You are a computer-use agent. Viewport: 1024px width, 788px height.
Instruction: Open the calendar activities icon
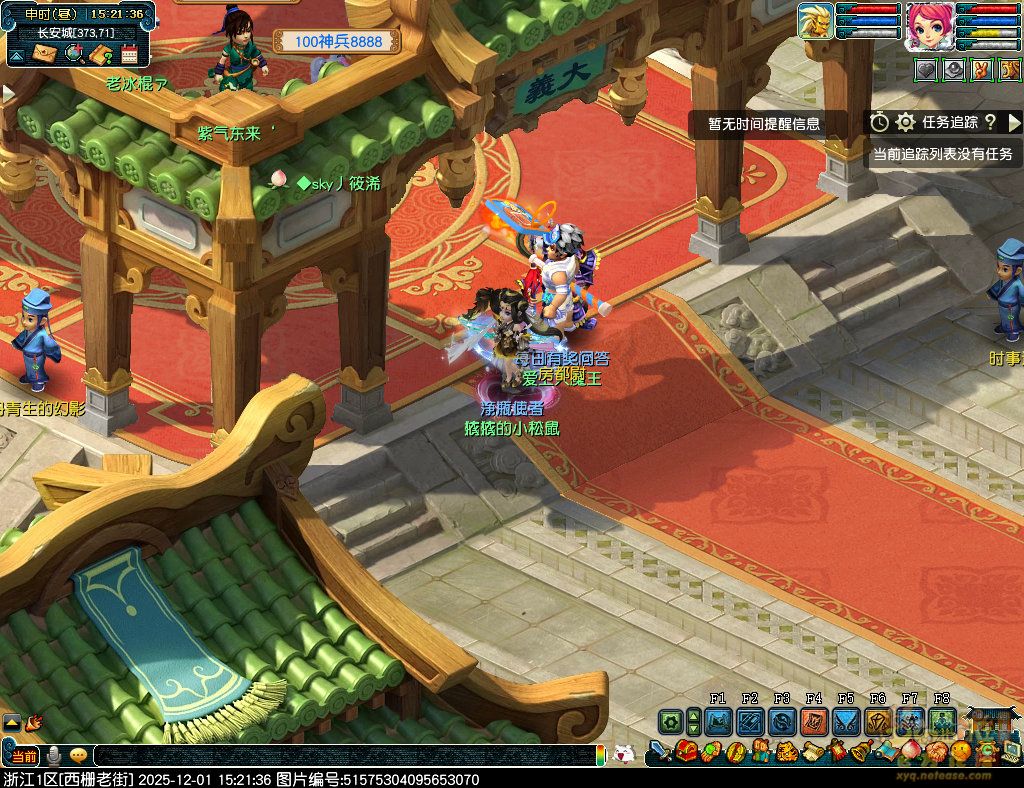point(128,54)
